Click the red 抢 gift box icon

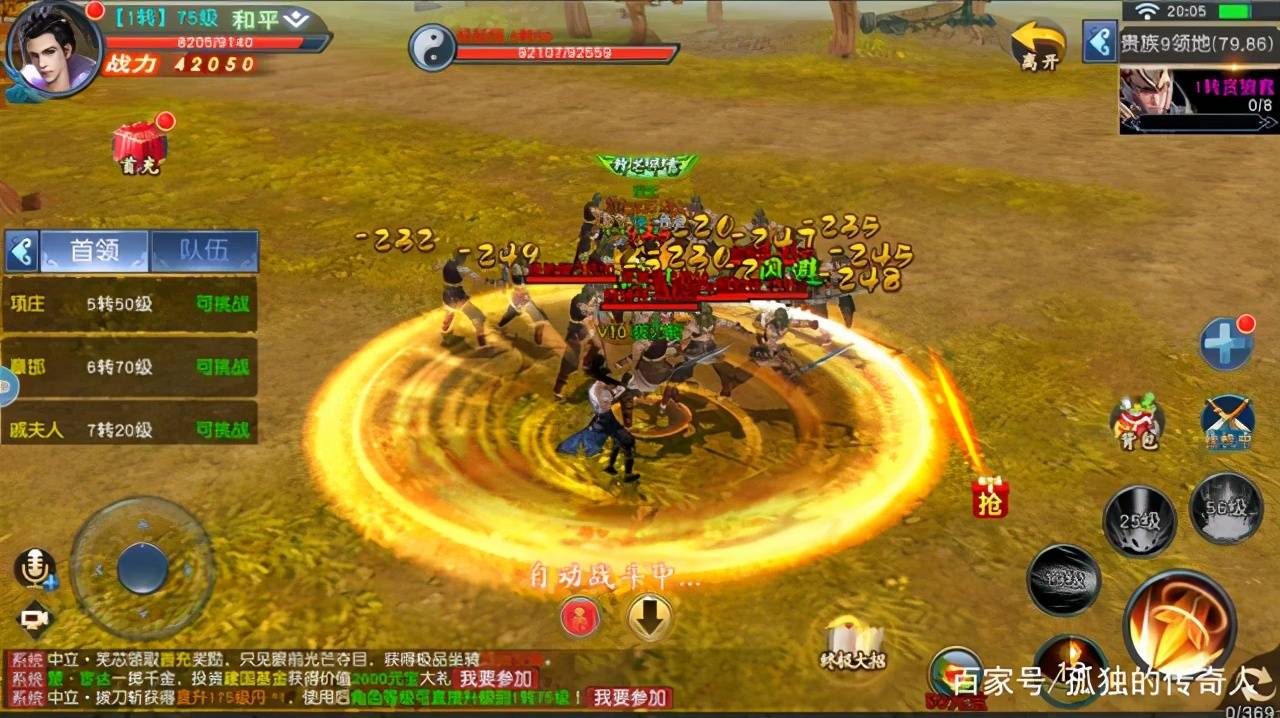[x=990, y=499]
